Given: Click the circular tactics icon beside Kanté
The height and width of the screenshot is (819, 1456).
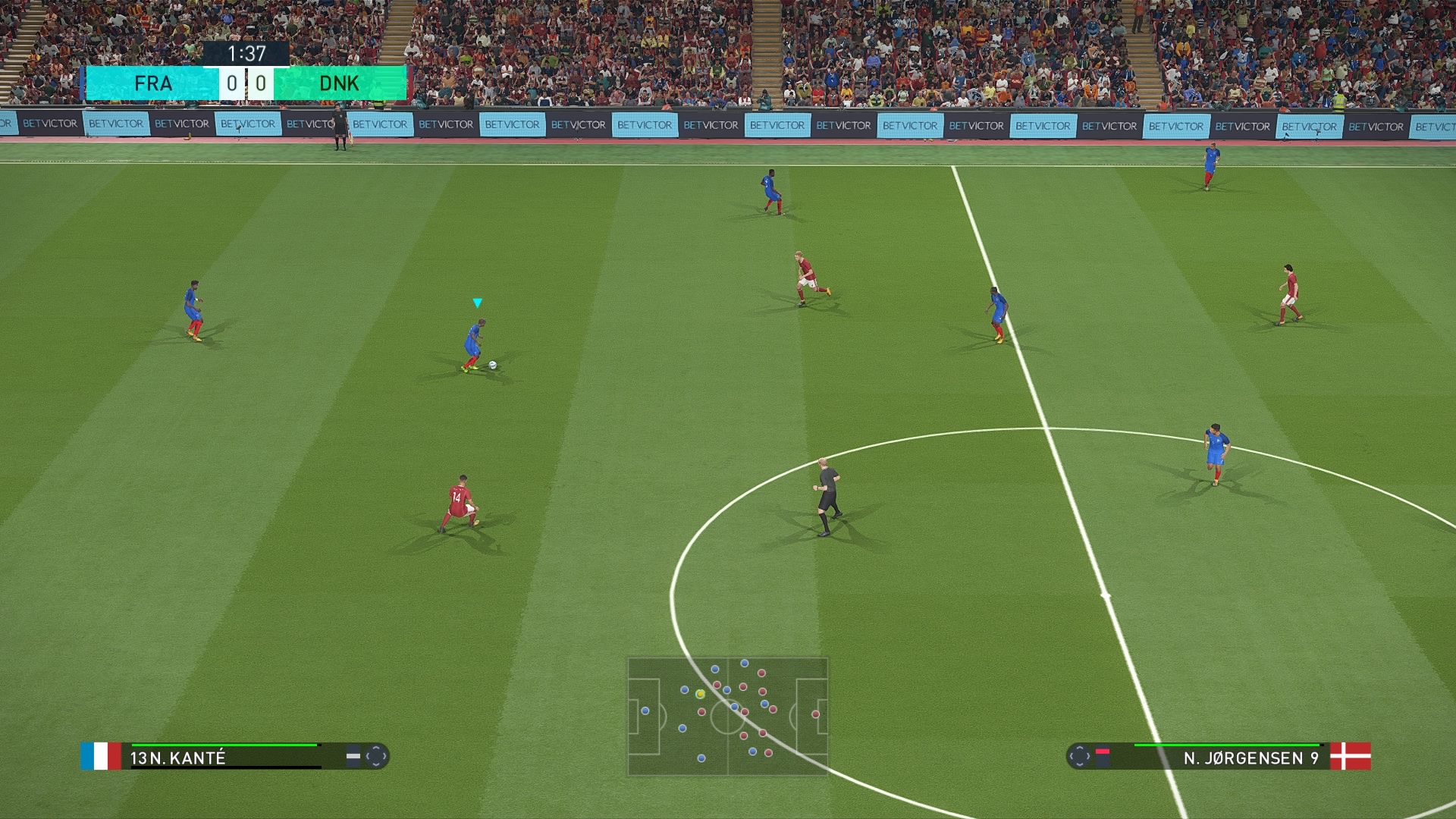Looking at the screenshot, I should pyautogui.click(x=376, y=756).
